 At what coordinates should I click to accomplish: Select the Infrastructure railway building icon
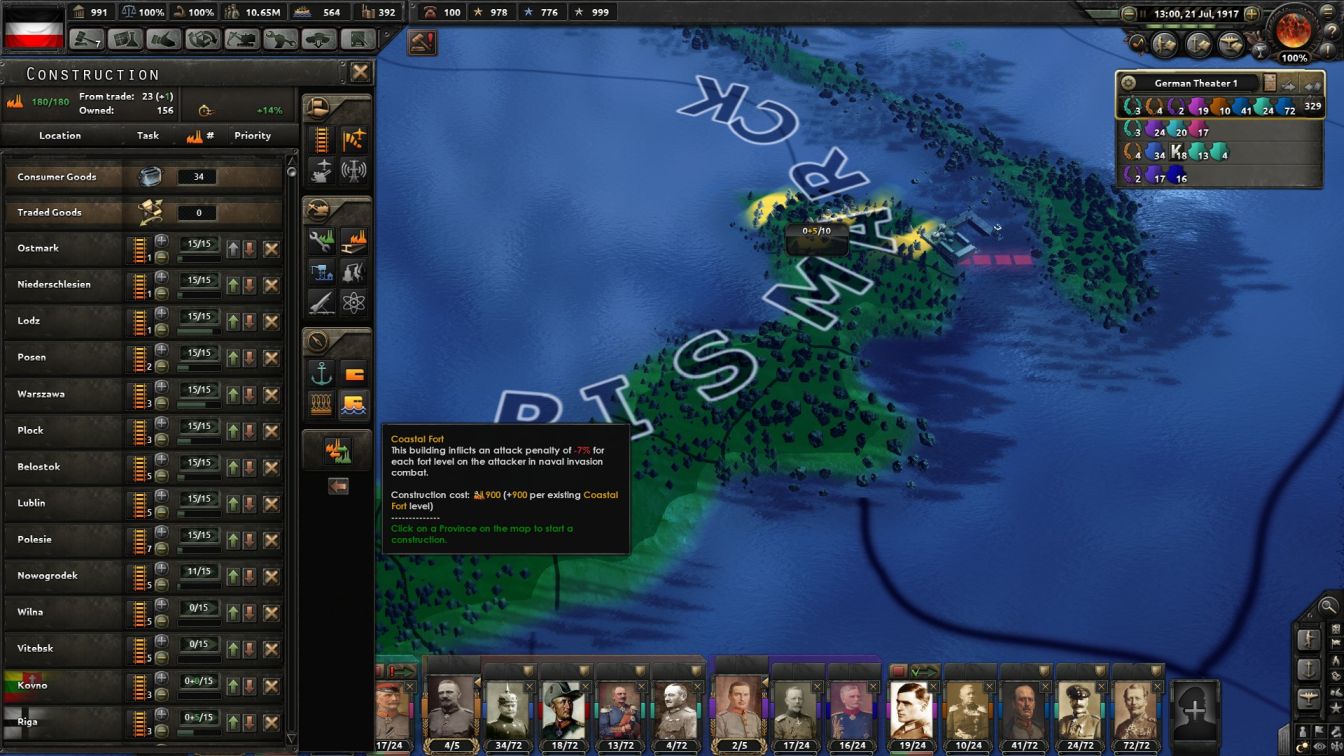[320, 138]
